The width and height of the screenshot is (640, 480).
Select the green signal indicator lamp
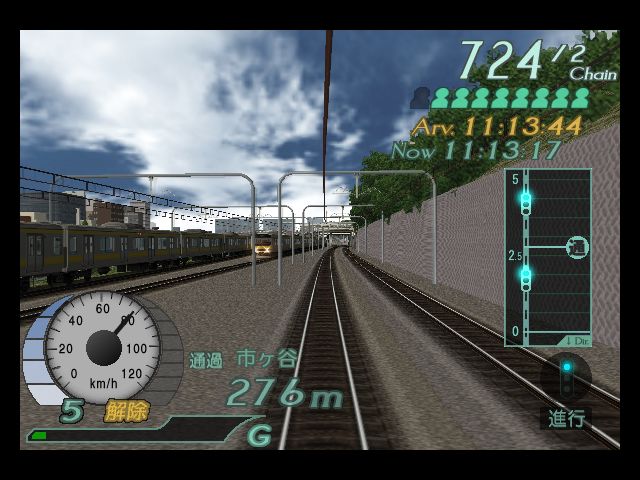pyautogui.click(x=566, y=369)
